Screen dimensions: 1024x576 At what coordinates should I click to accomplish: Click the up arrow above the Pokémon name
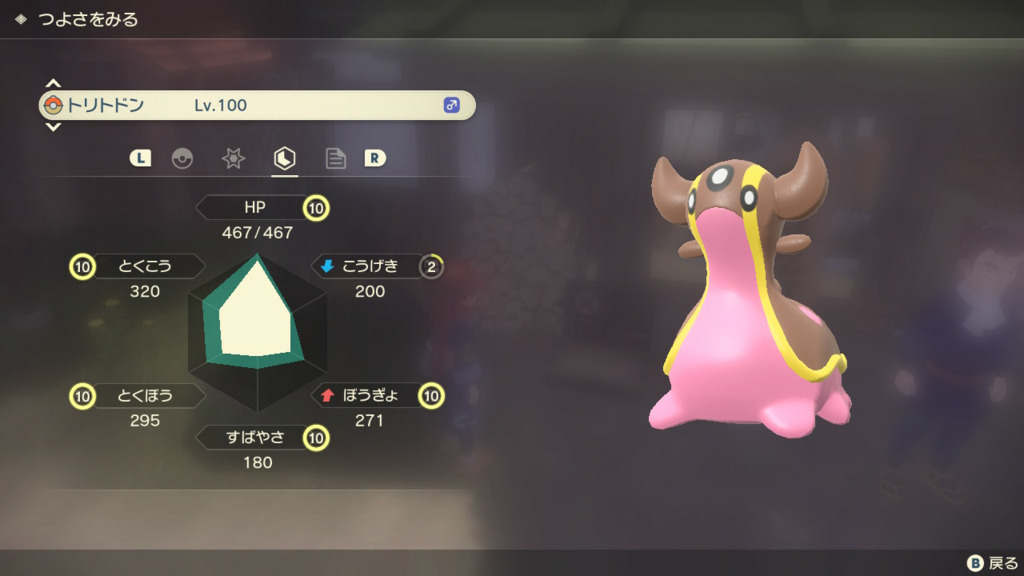tap(54, 83)
